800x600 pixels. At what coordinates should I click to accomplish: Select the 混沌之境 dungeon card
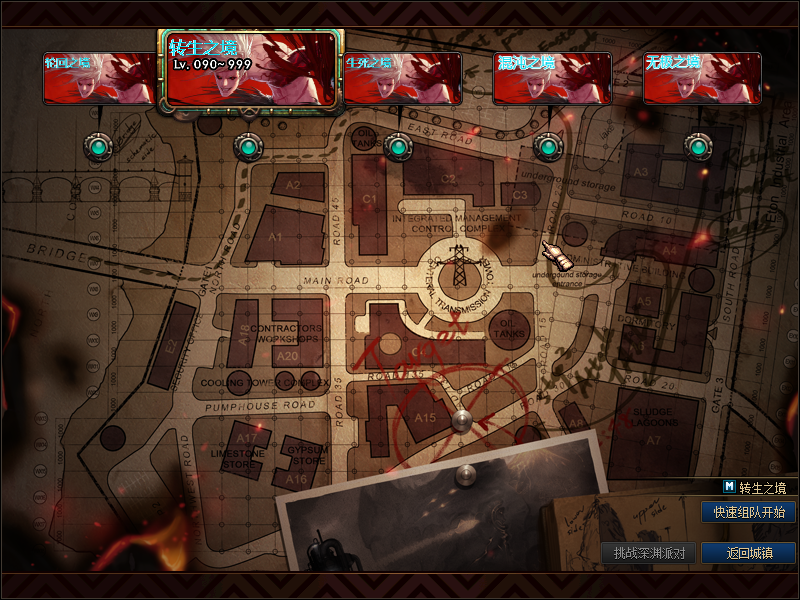[552, 78]
